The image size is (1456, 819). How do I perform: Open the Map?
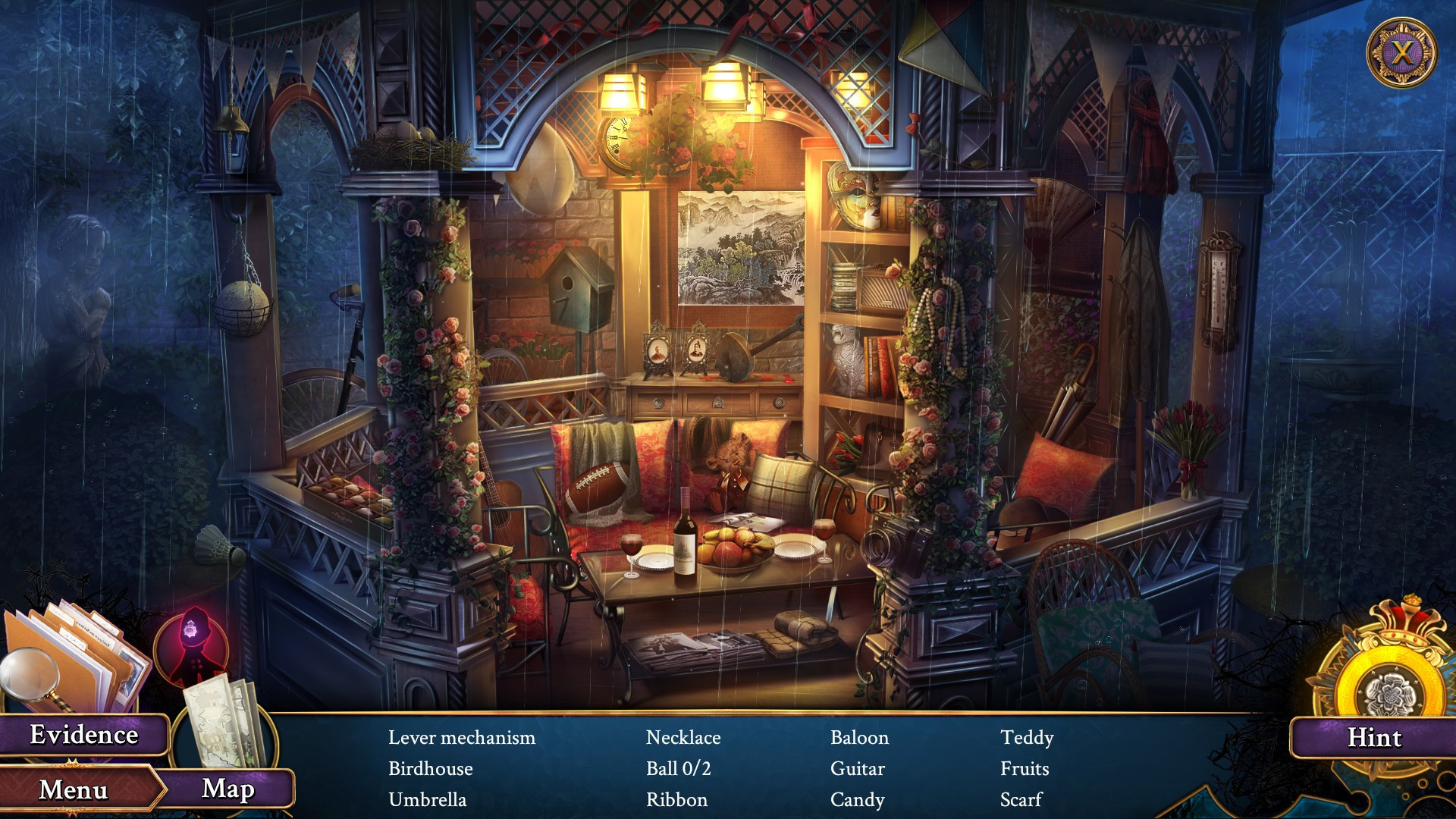click(226, 791)
